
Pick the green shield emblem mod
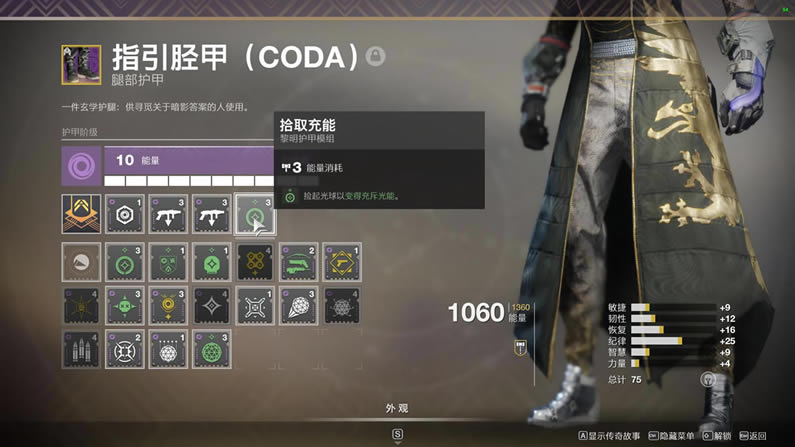(168, 263)
